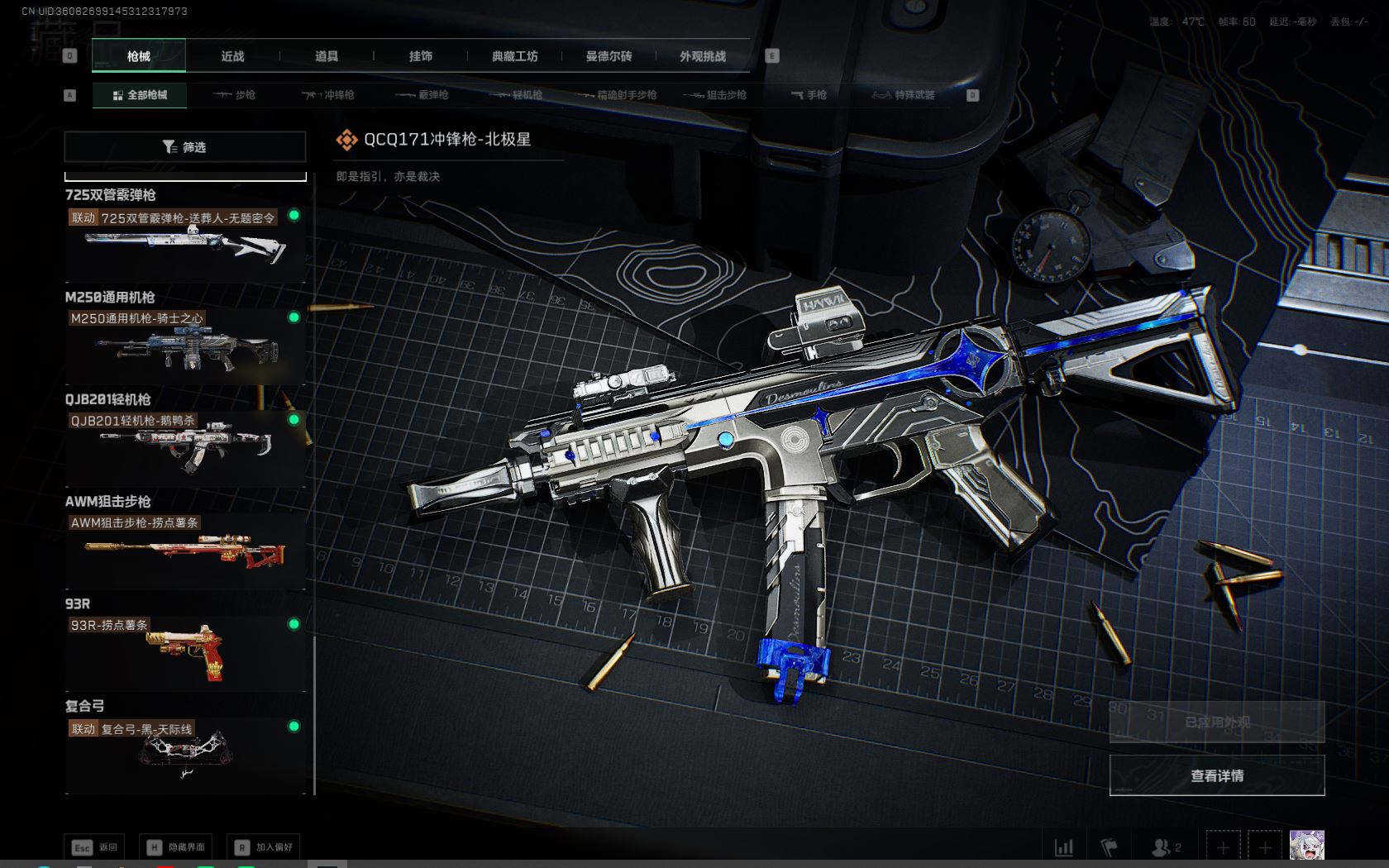Filter list by 步枪 rifles
Viewport: 1389px width, 868px height.
[x=235, y=95]
